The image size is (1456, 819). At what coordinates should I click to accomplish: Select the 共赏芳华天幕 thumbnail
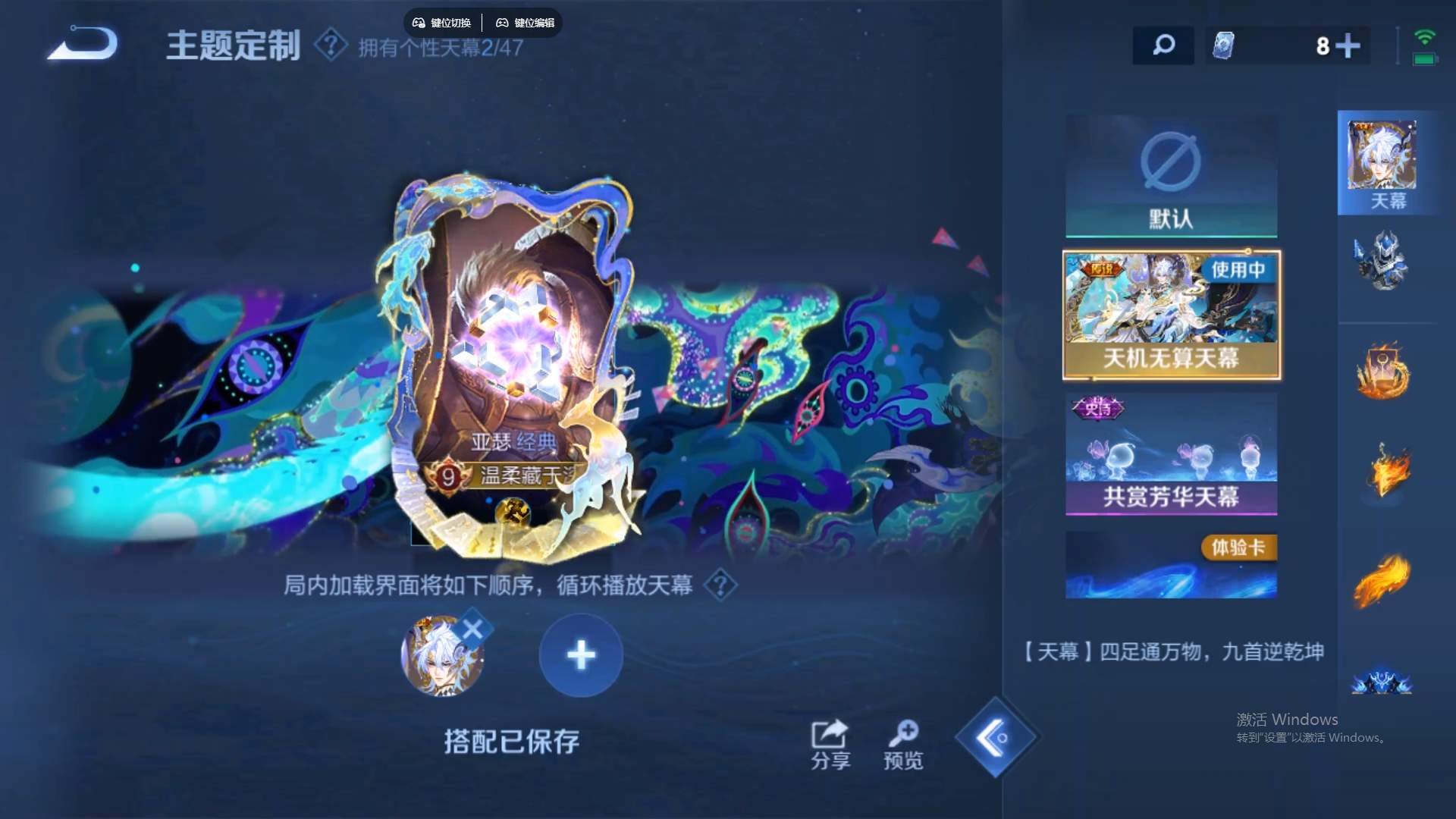tap(1170, 455)
